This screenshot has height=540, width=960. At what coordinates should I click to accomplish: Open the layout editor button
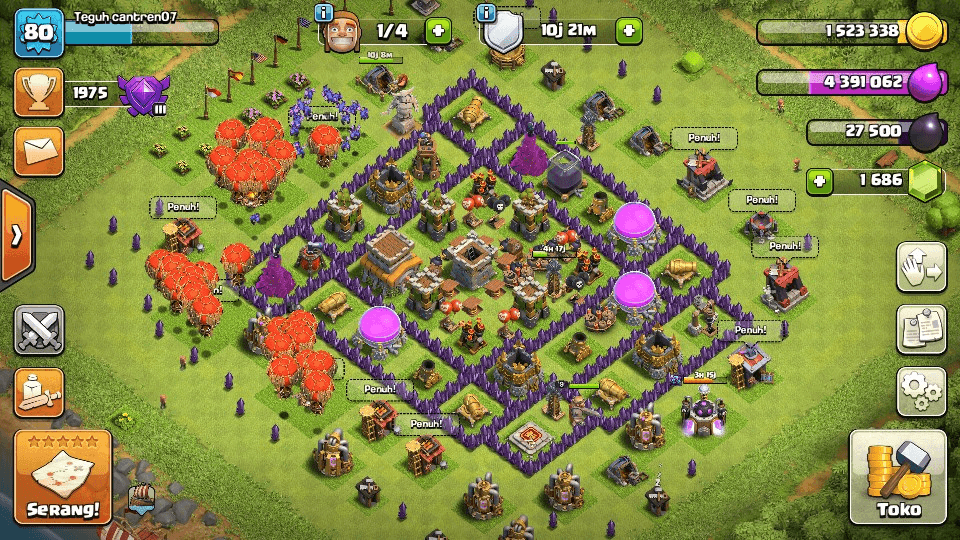921,267
